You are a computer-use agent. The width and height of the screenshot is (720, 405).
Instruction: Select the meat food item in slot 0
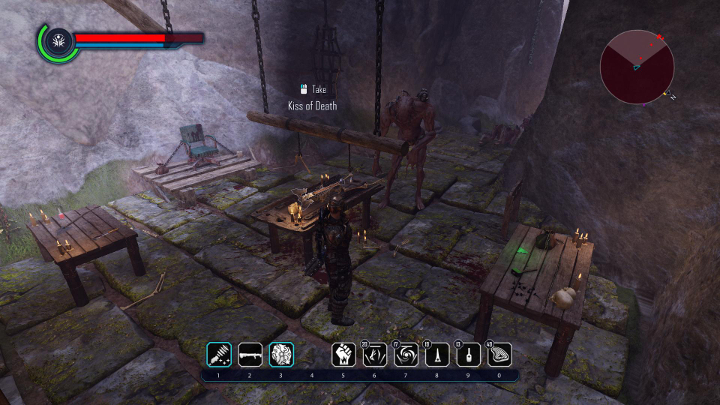click(499, 354)
